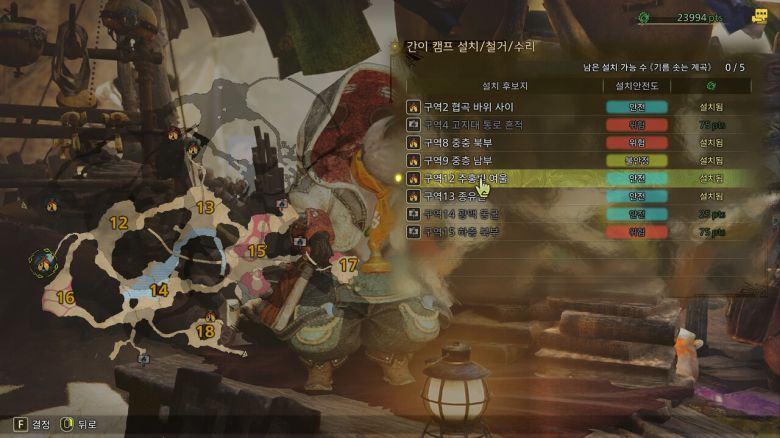Click area 17 on the map
Viewport: 780px width, 438px height.
(347, 265)
